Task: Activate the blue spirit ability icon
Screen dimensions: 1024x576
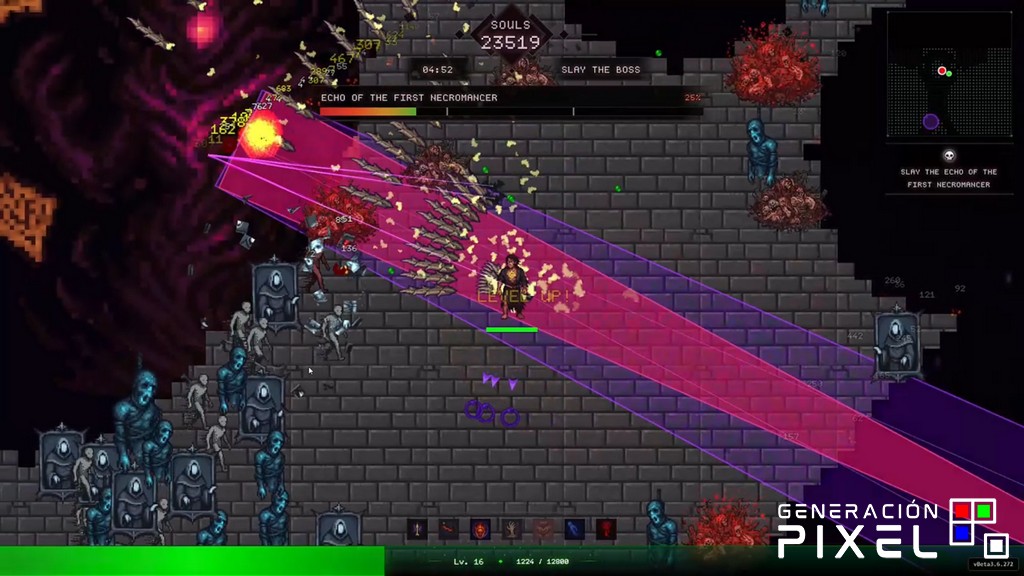Action: point(574,529)
